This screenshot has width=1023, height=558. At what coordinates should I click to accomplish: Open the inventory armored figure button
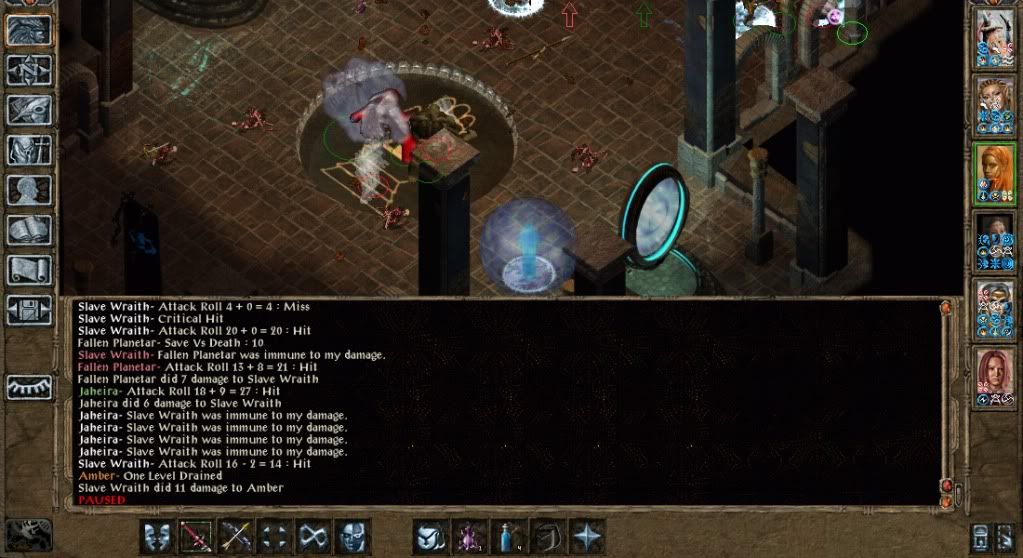click(29, 150)
